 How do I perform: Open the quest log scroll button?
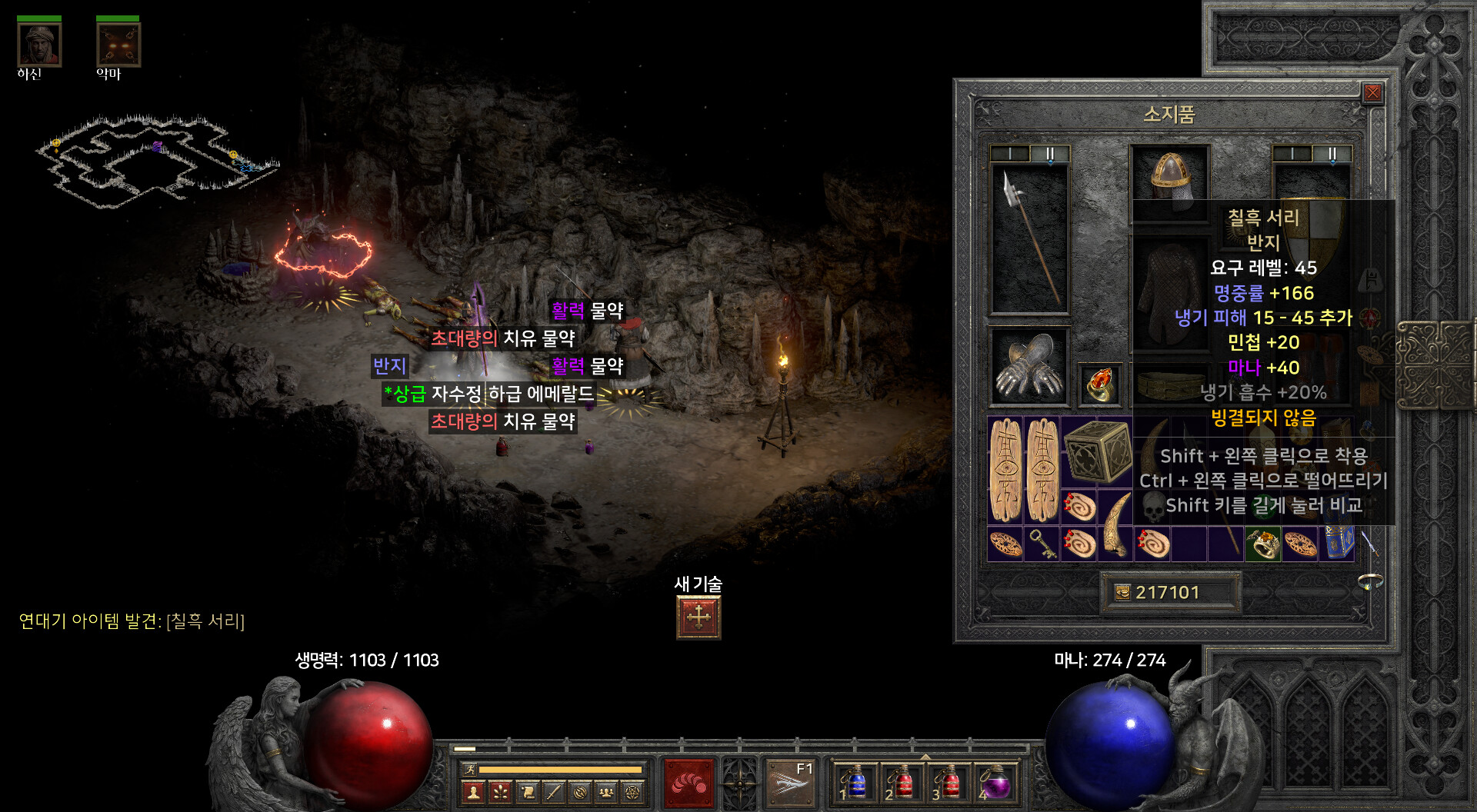pyautogui.click(x=528, y=791)
